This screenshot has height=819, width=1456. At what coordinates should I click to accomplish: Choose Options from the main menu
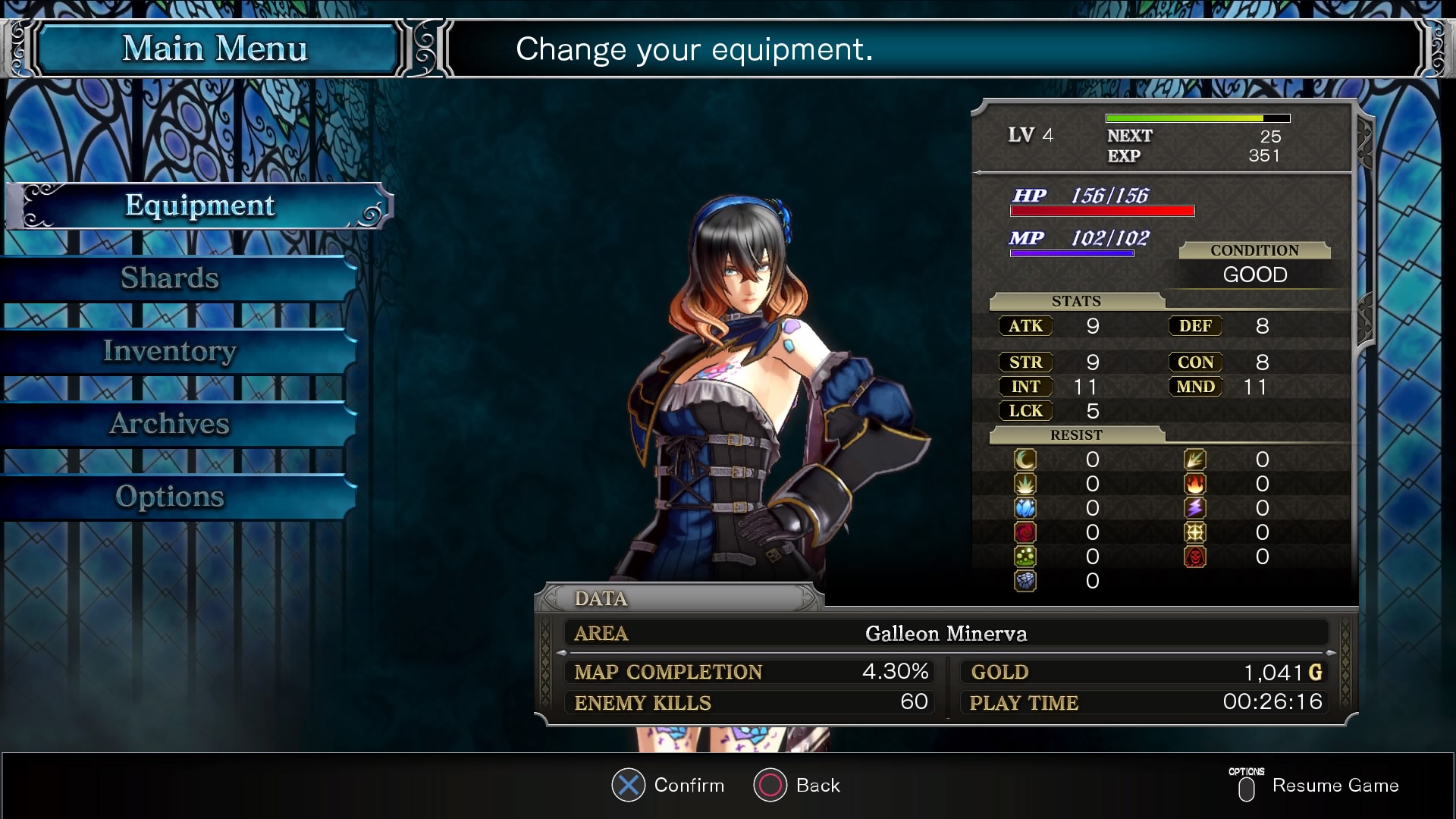(170, 497)
